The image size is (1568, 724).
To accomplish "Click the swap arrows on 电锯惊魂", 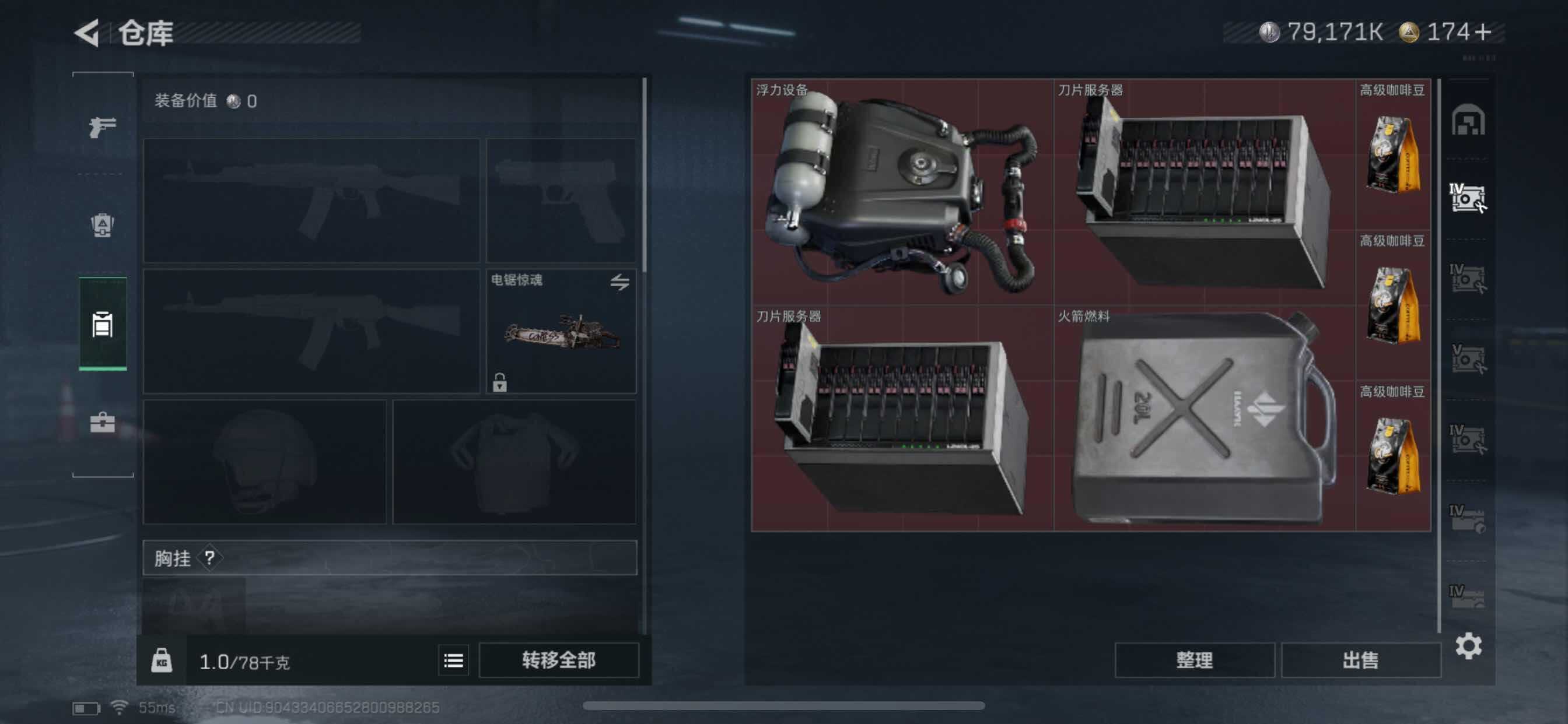I will pyautogui.click(x=619, y=282).
